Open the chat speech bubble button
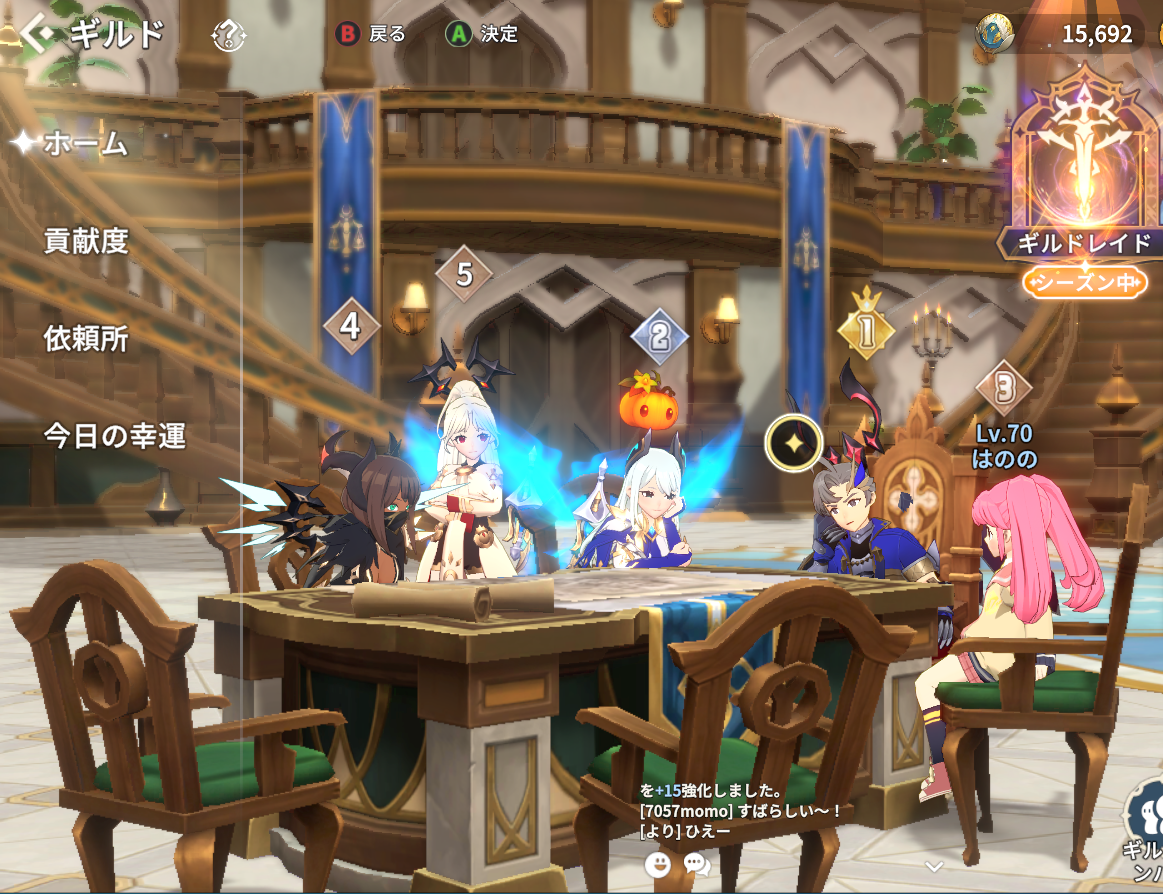 pyautogui.click(x=697, y=864)
